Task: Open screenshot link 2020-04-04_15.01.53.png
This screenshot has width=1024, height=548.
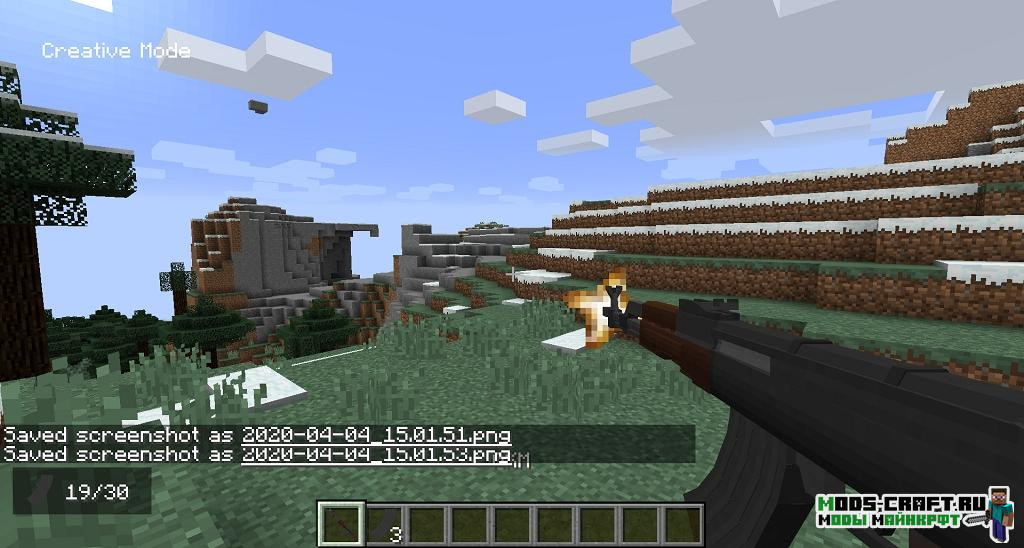Action: [x=376, y=455]
